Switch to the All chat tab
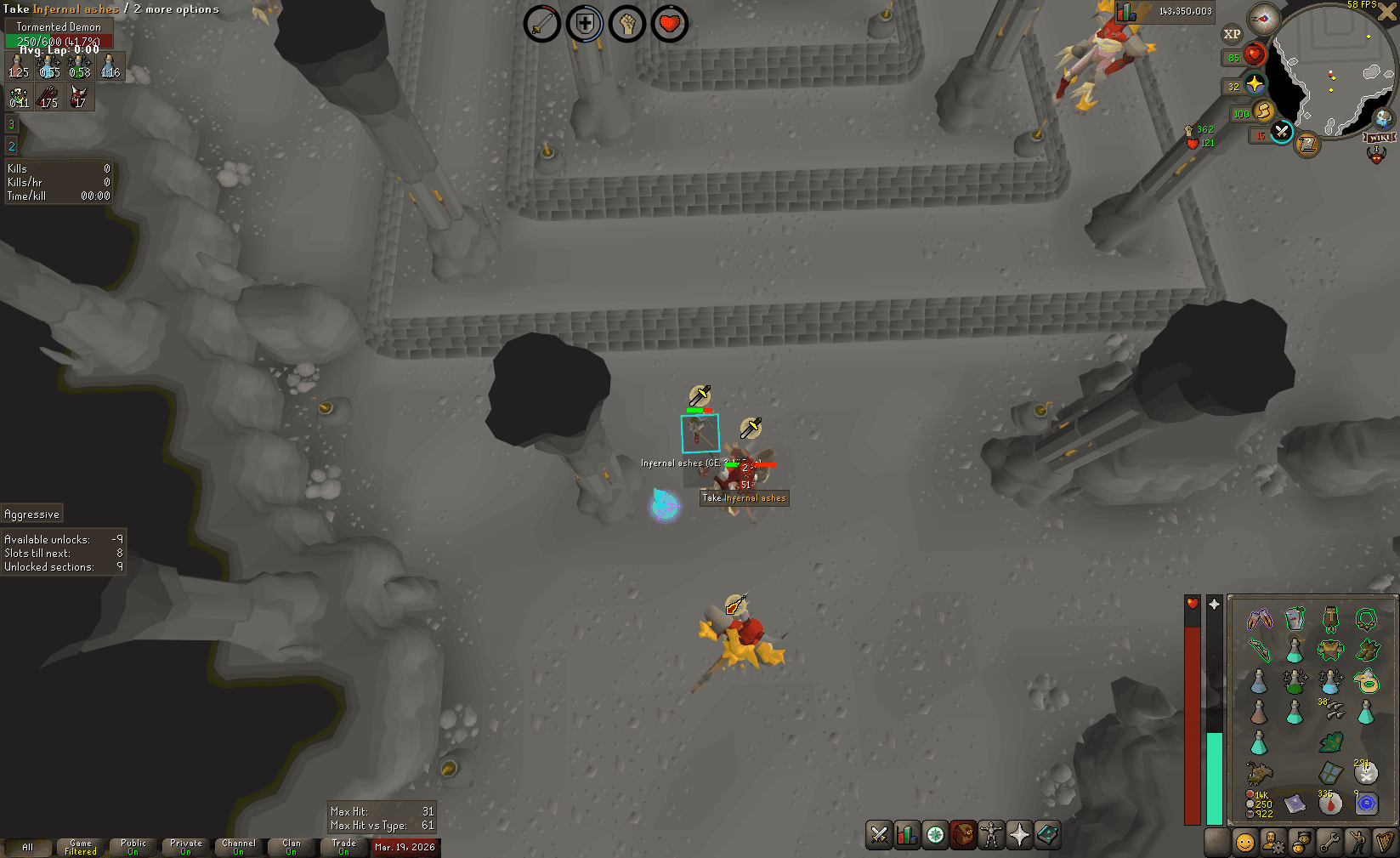 pyautogui.click(x=30, y=847)
